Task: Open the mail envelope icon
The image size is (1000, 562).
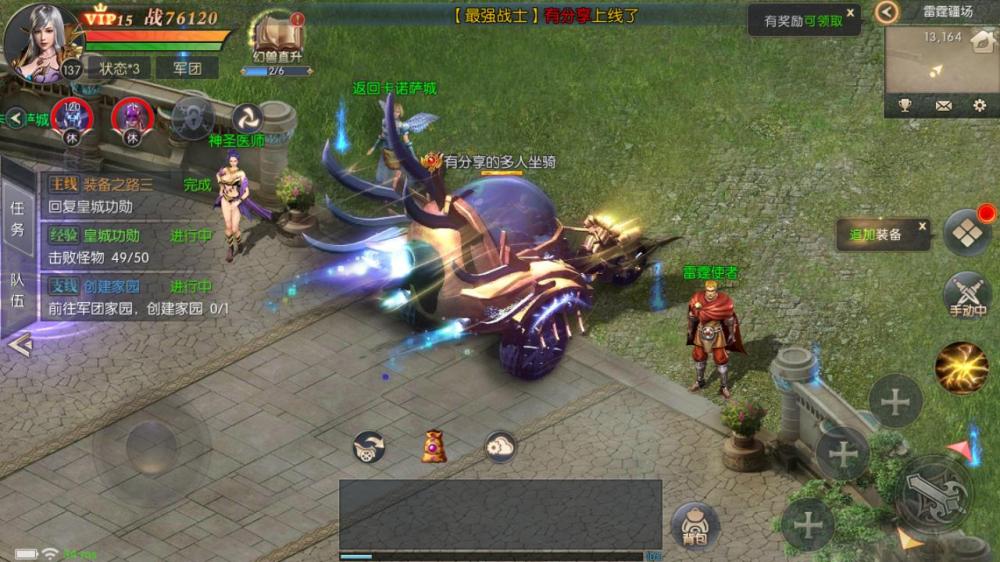Action: (x=943, y=105)
